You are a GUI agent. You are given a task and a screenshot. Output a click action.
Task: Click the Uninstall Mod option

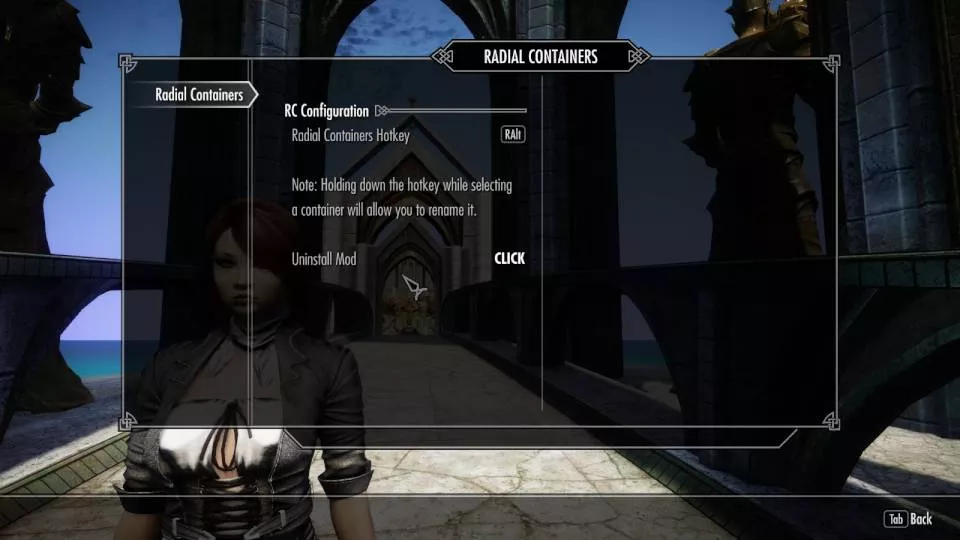pos(508,259)
